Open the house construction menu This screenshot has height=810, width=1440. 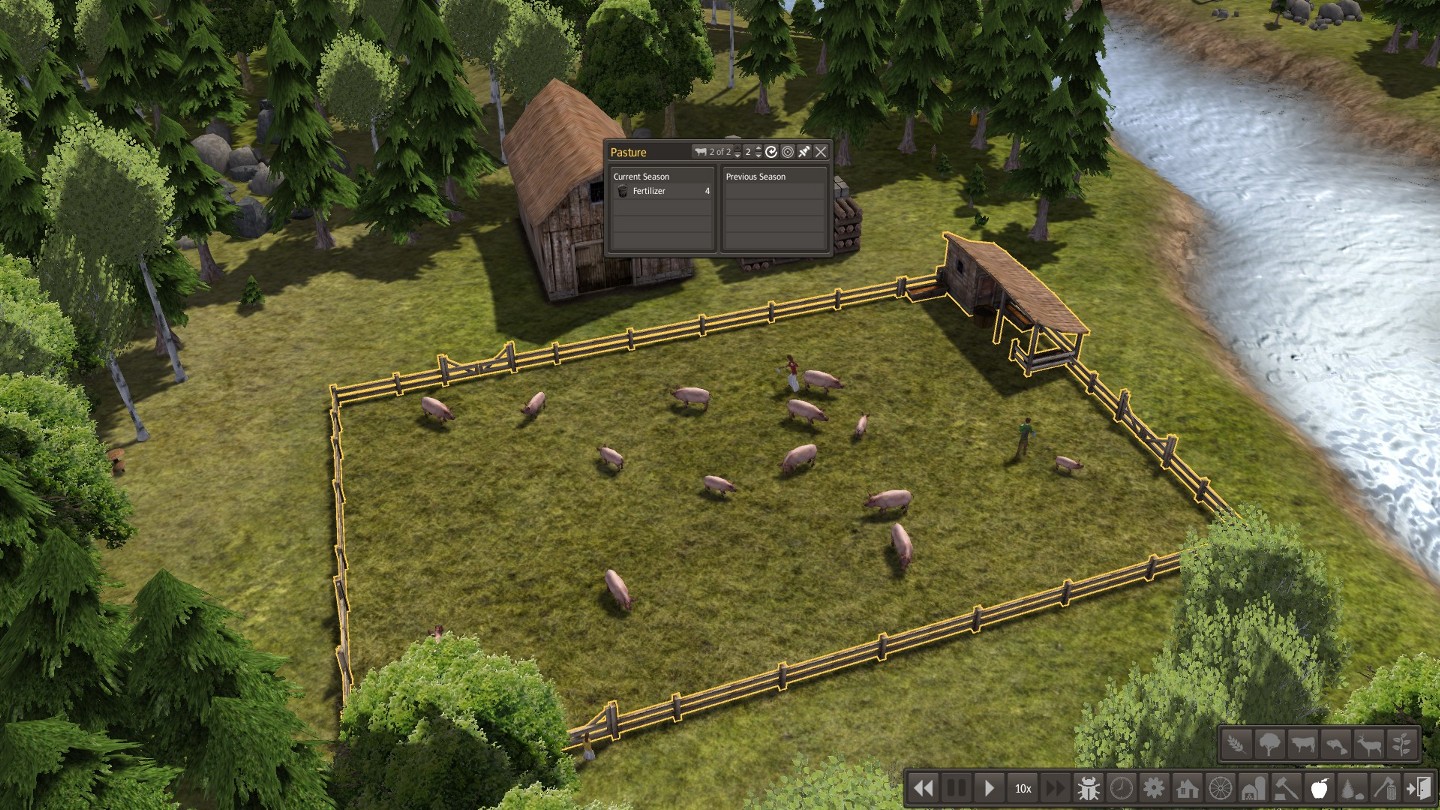click(x=1187, y=788)
